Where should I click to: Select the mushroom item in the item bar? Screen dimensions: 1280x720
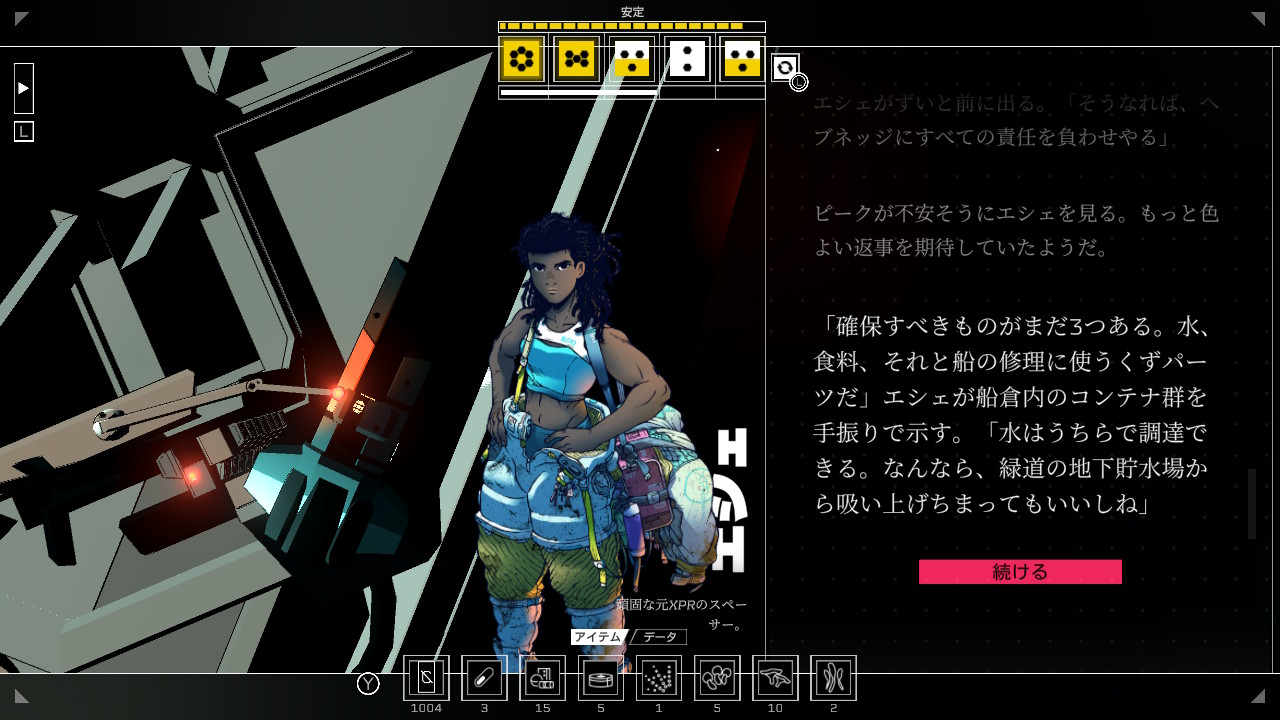[716, 677]
